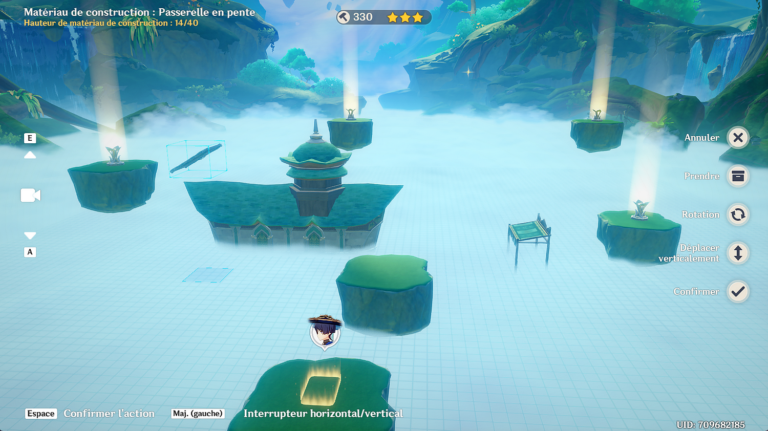Click the Annuler cancel button
Screen dimensions: 768x431
click(738, 138)
